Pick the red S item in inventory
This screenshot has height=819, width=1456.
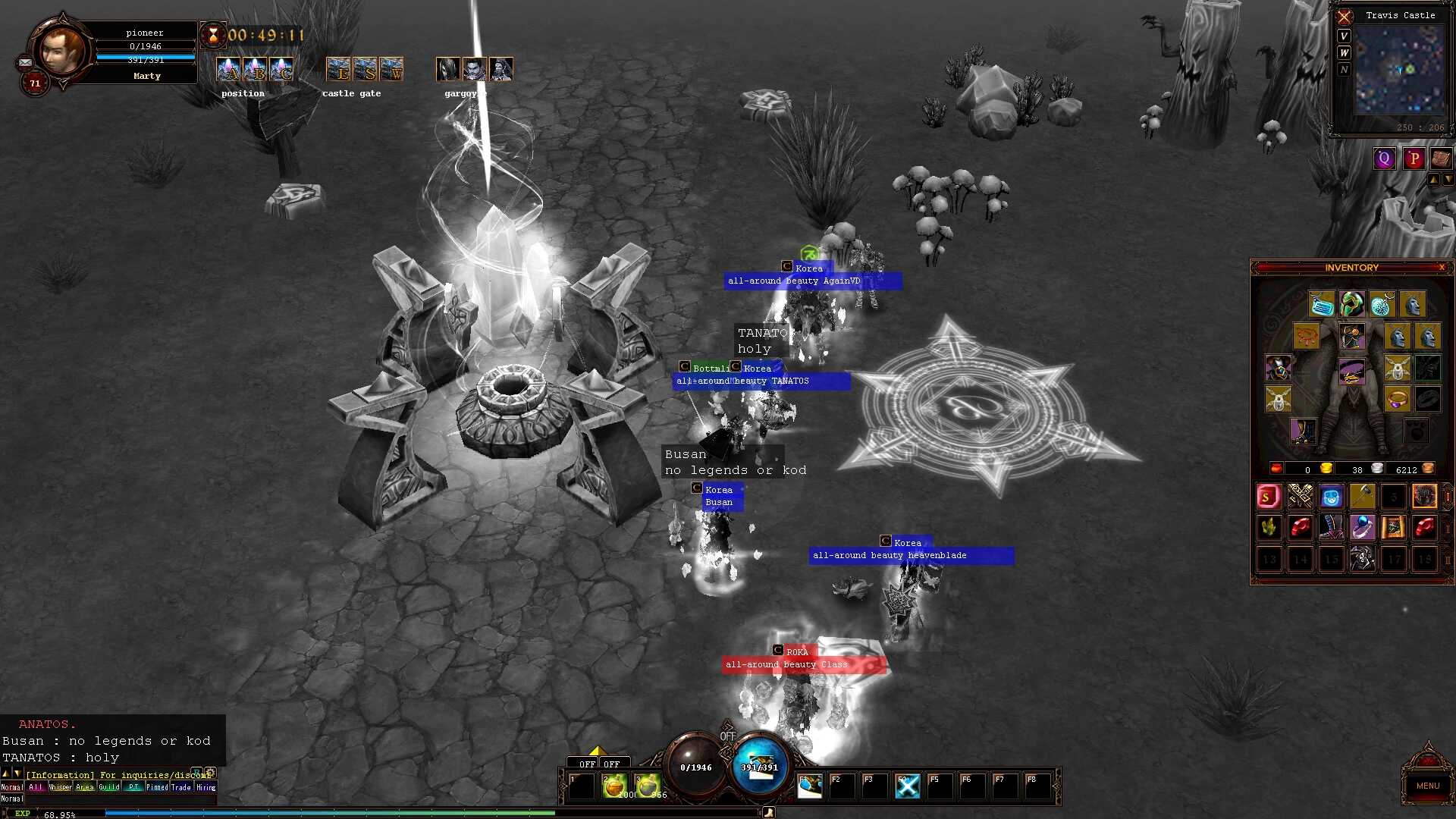1268,497
